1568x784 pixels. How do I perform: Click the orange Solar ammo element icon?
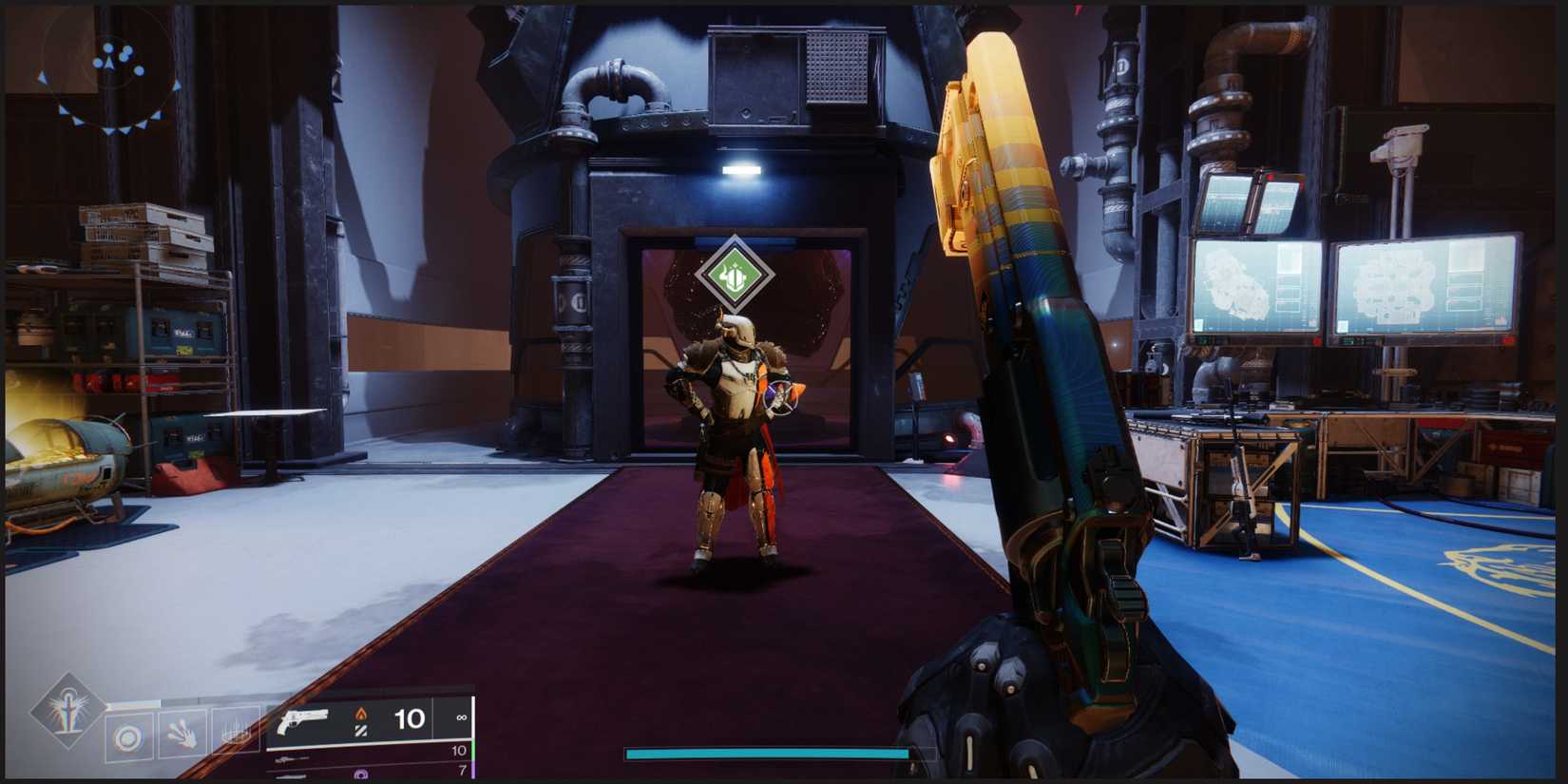361,716
